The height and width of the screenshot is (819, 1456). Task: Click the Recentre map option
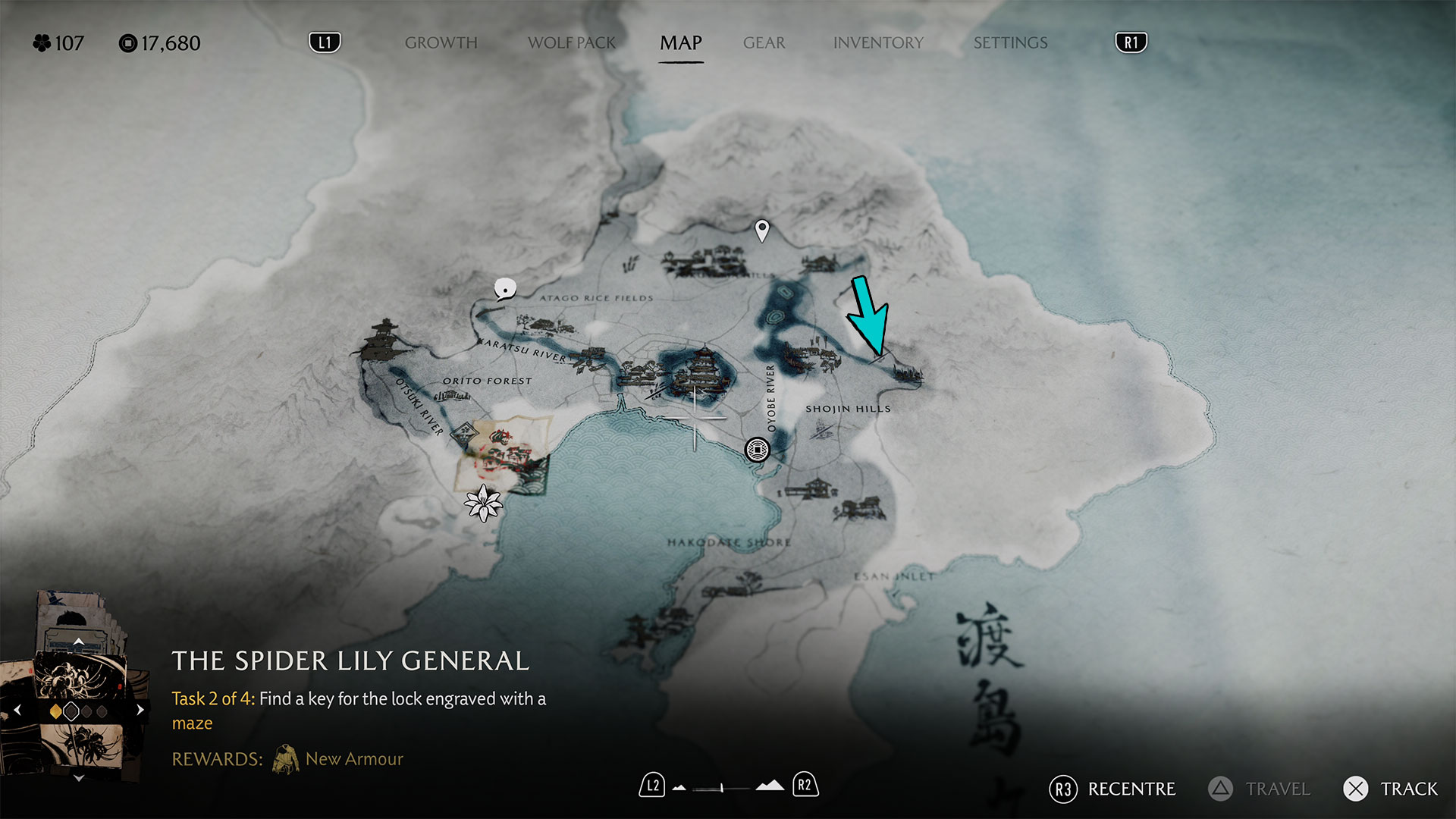(x=1112, y=789)
